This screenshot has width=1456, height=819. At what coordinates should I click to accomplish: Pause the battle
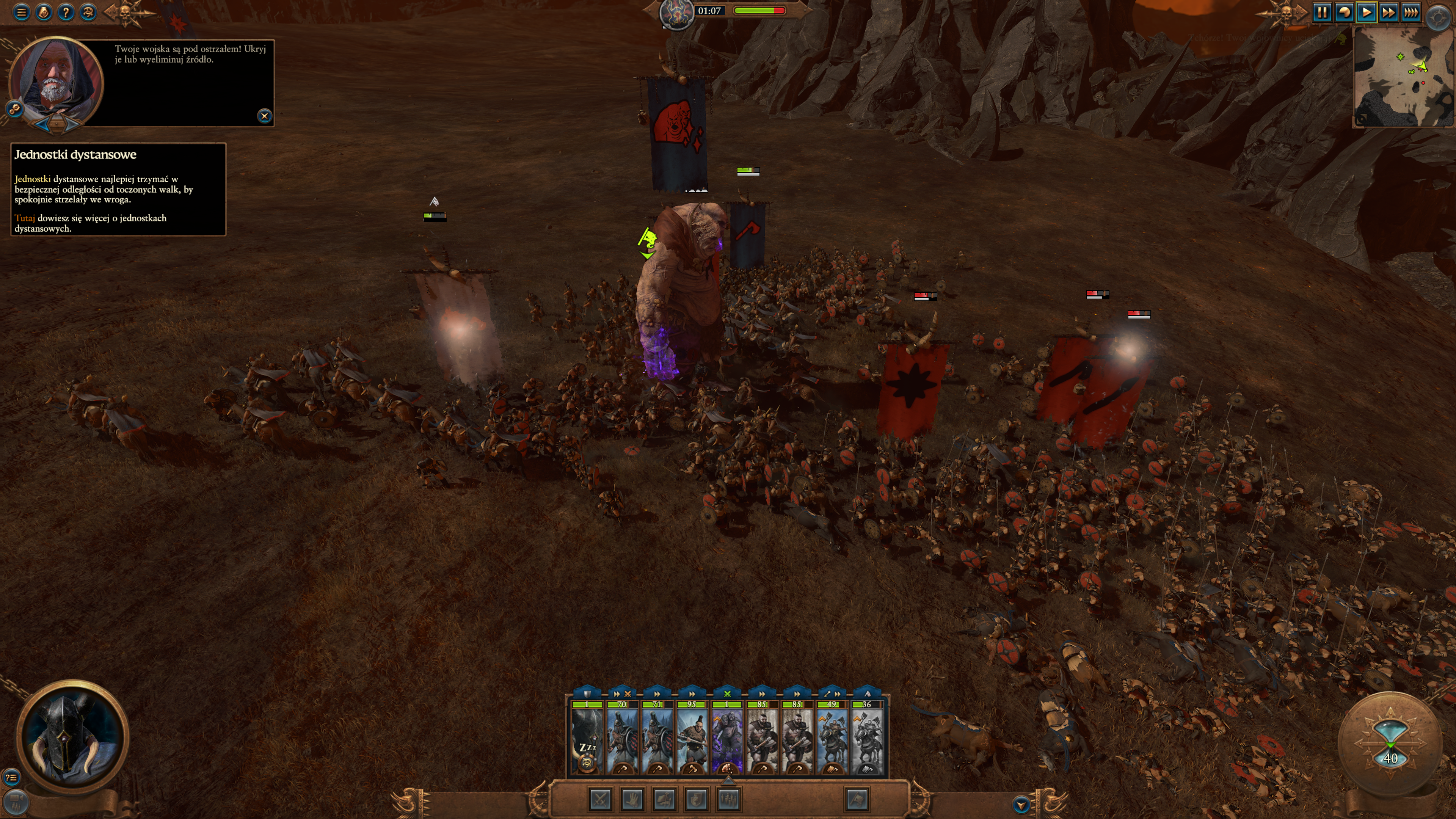pos(1322,12)
